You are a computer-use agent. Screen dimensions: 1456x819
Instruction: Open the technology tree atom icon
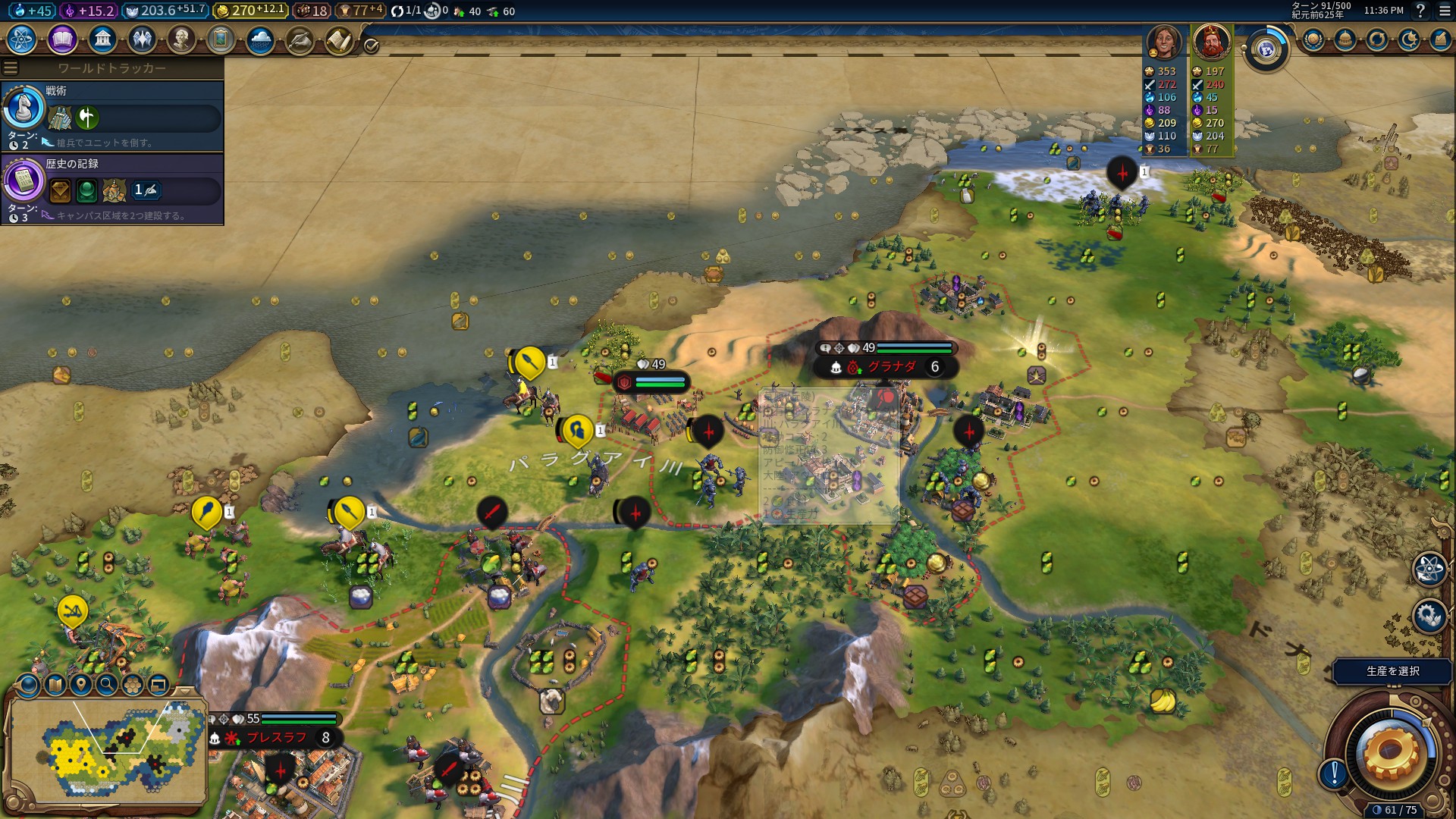(x=22, y=39)
